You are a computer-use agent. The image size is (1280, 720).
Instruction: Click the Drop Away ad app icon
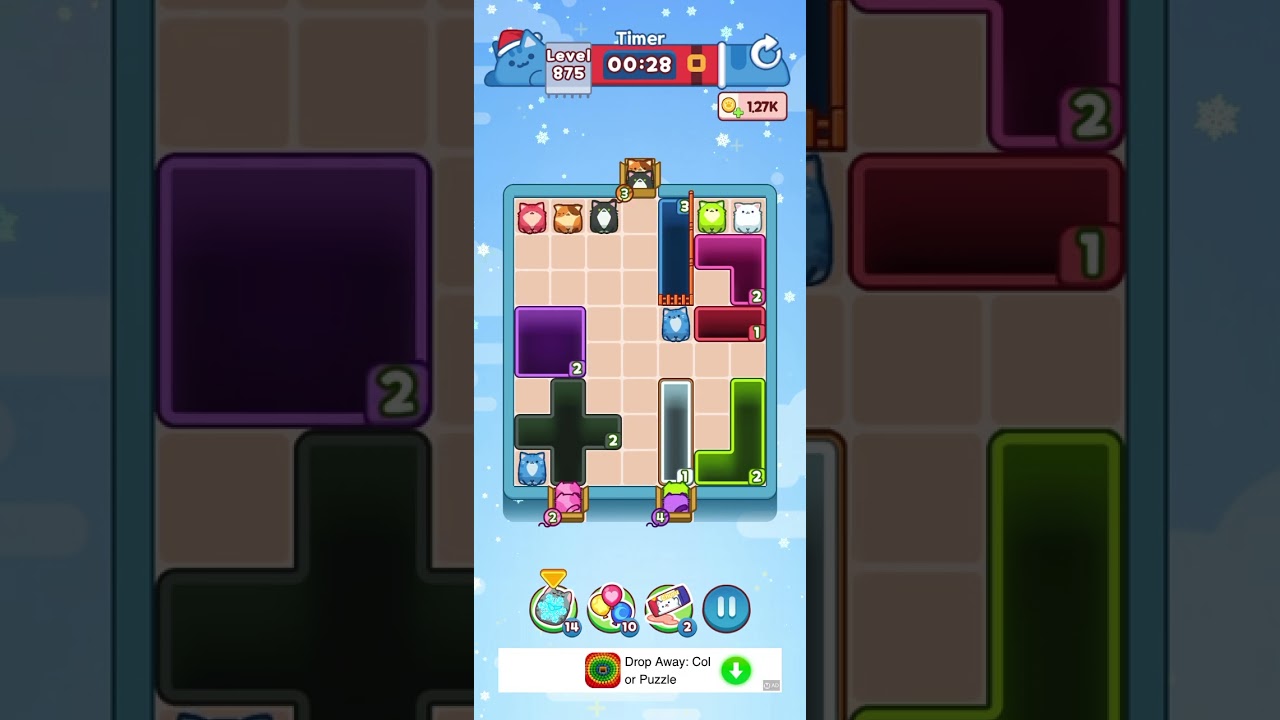[600, 670]
